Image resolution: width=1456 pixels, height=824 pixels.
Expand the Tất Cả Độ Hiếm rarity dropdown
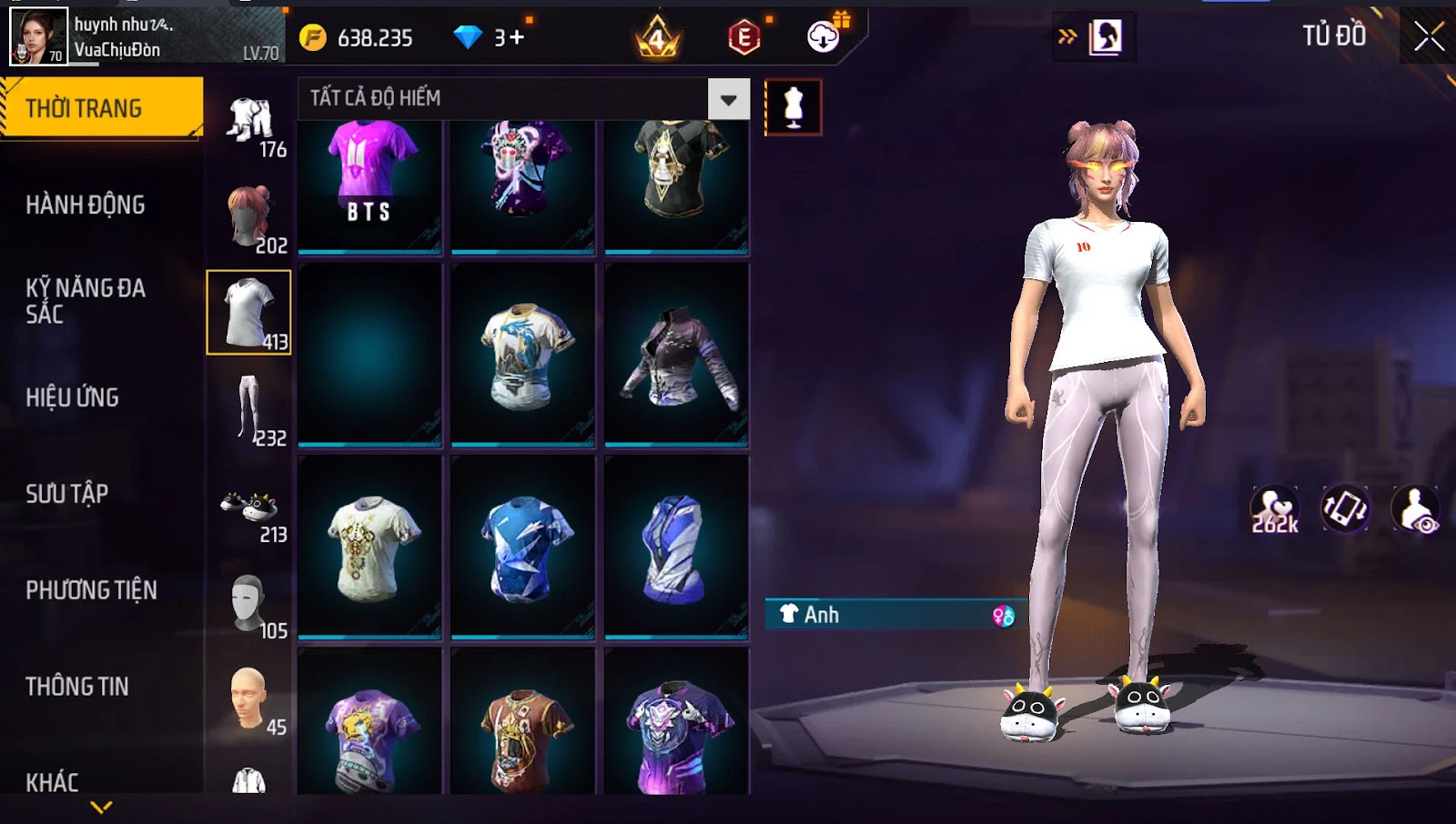click(729, 99)
